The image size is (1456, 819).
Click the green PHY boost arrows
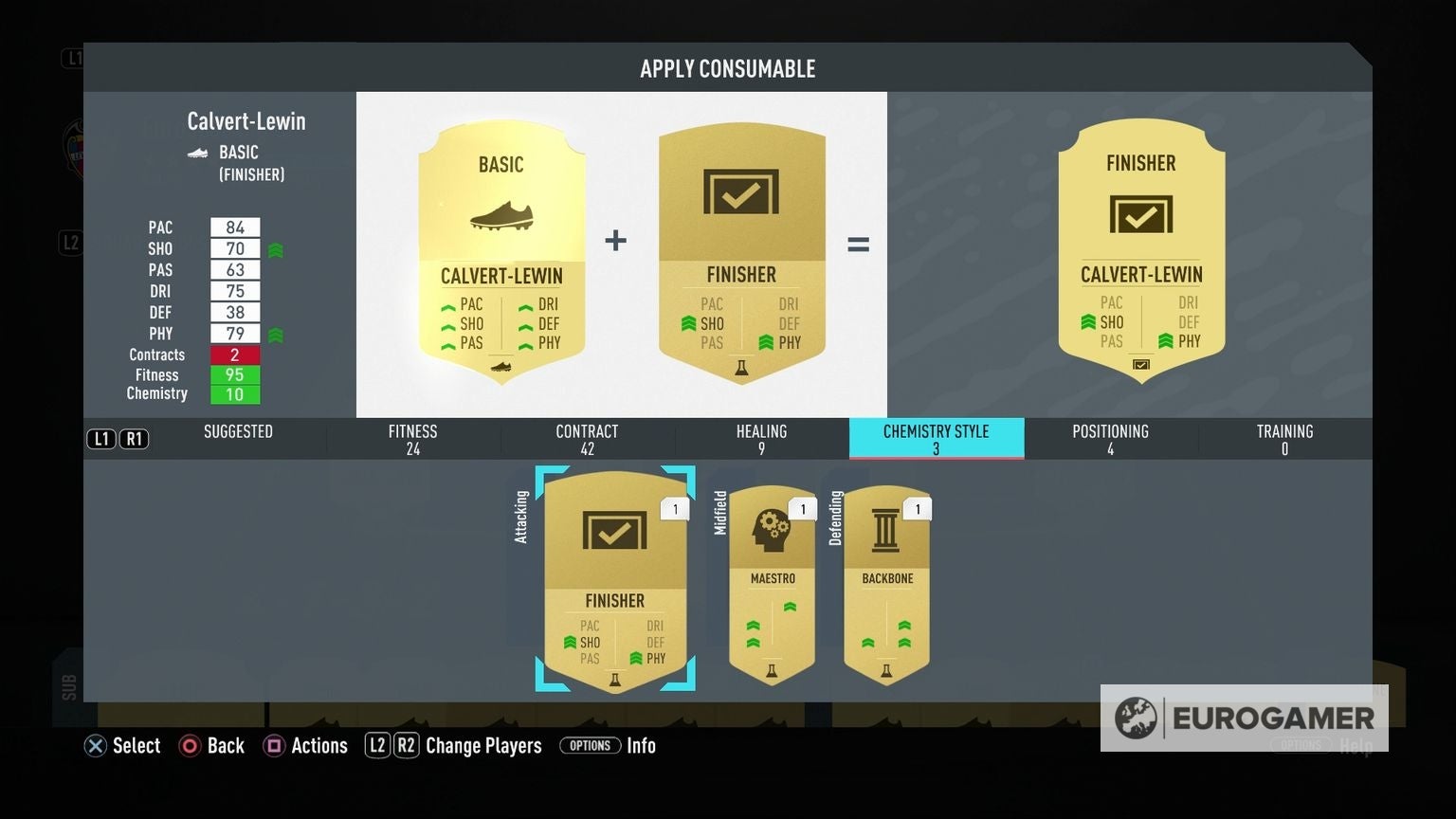tap(274, 334)
